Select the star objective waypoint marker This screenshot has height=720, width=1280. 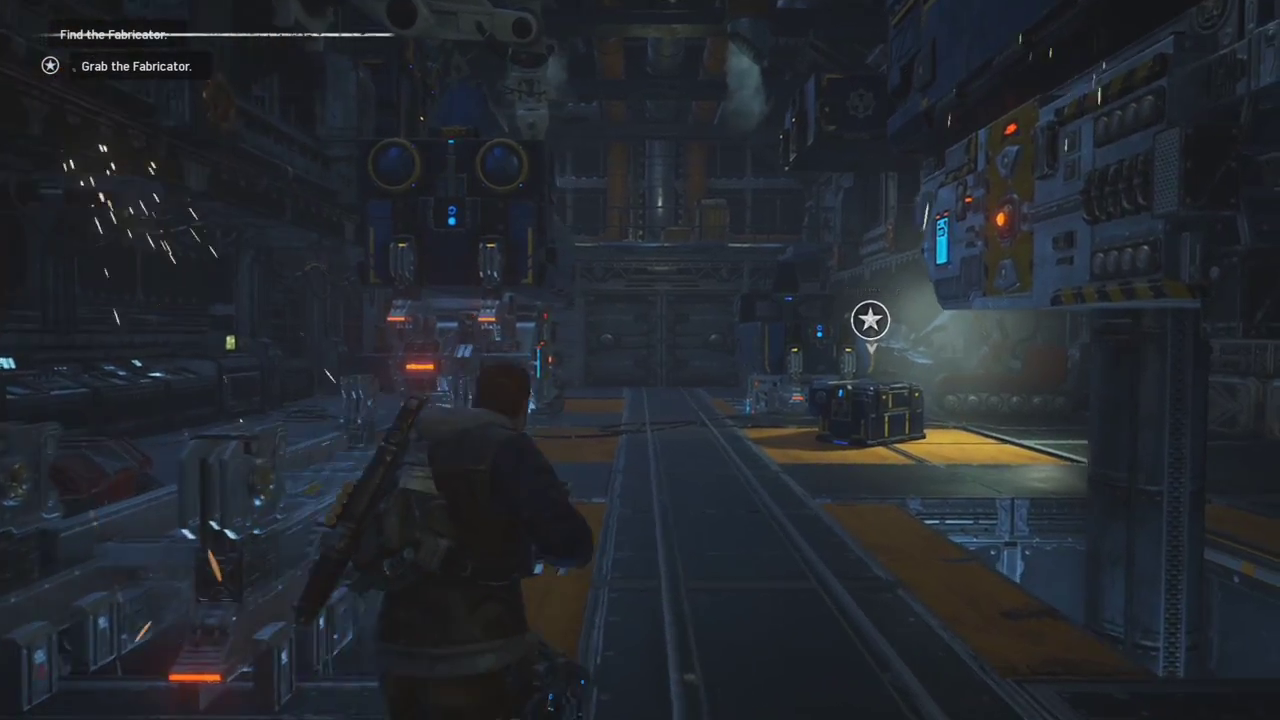coord(870,320)
